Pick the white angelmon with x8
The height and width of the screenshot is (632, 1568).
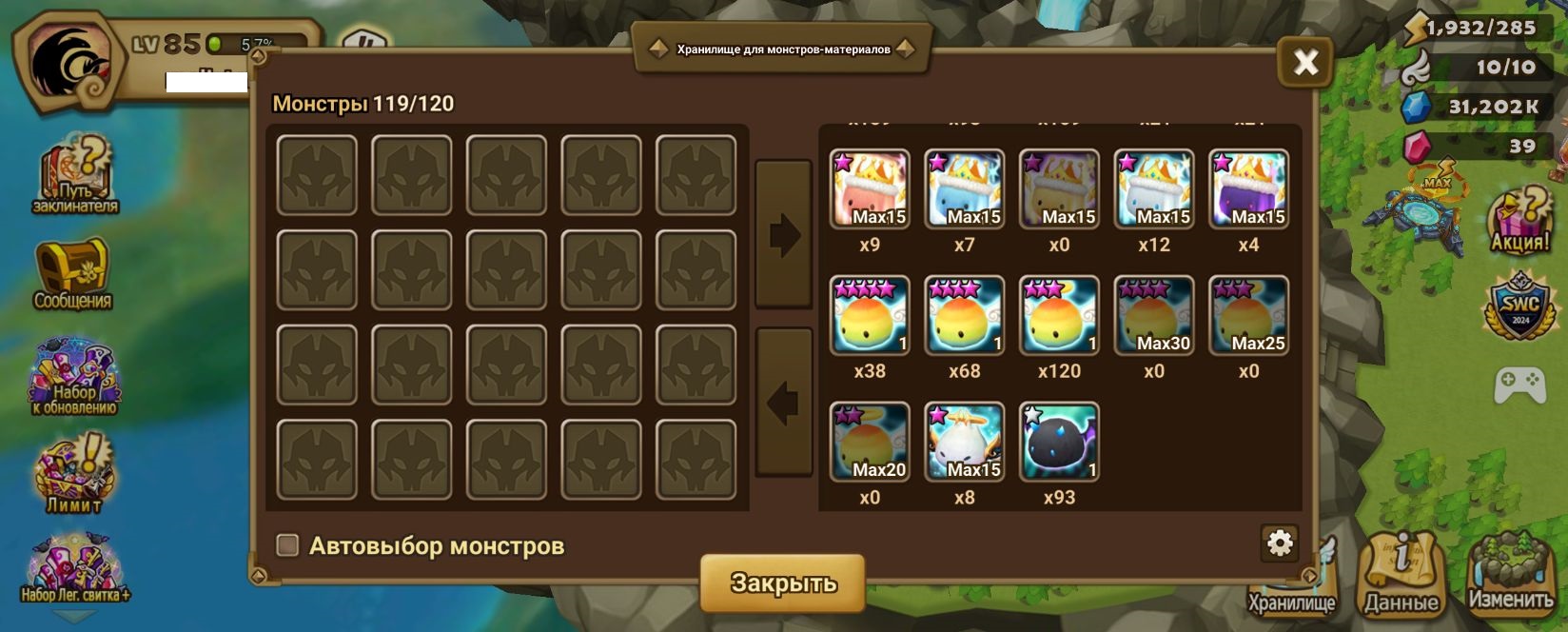click(x=964, y=442)
